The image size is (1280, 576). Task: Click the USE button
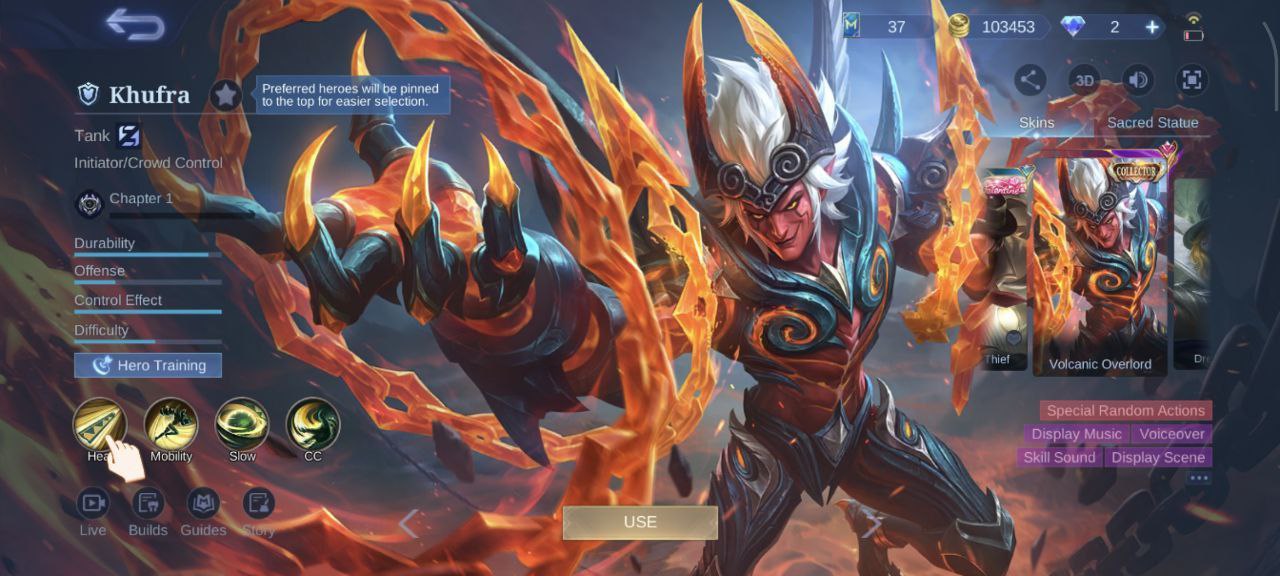(x=640, y=522)
